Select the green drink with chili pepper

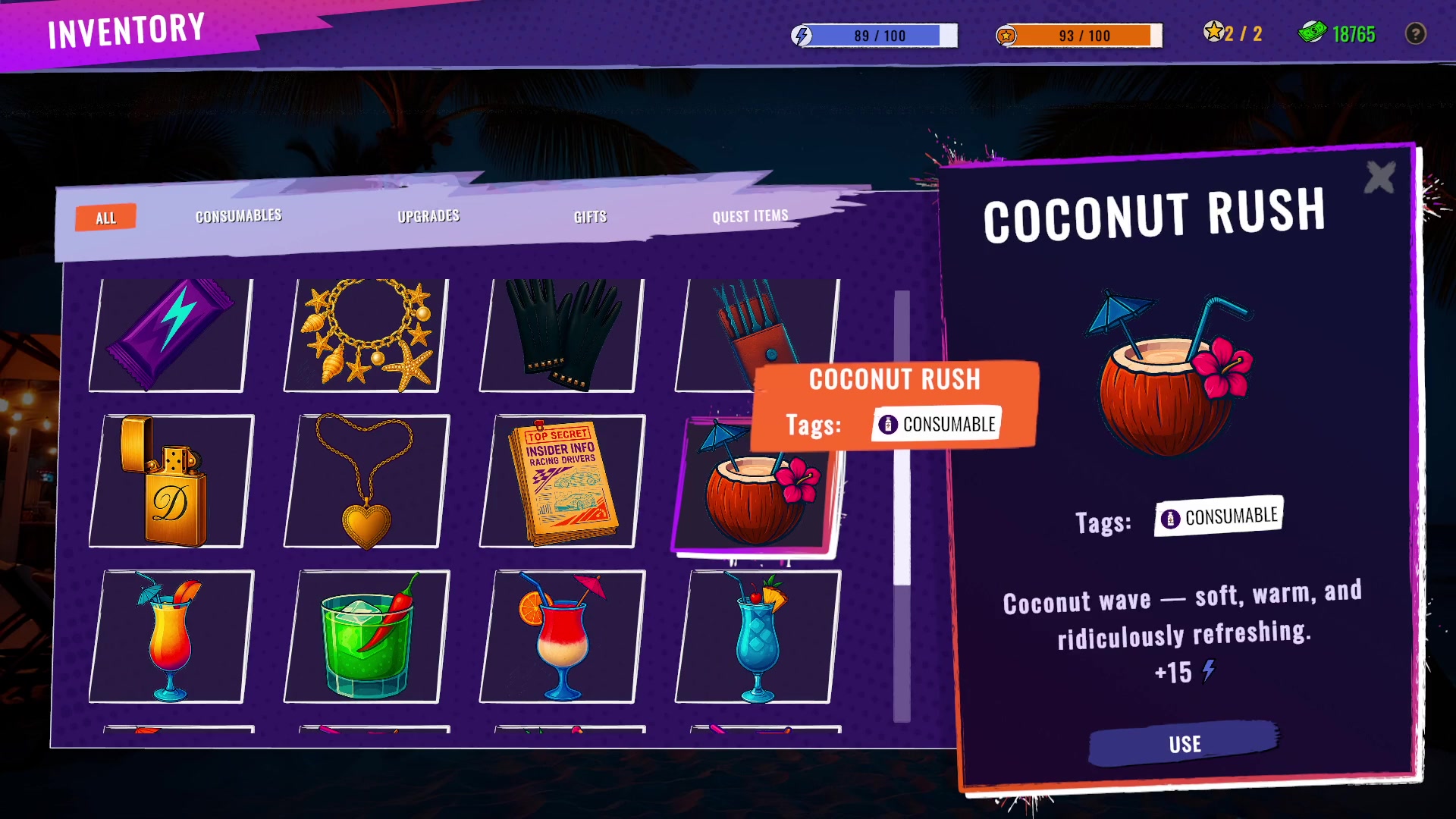point(366,637)
